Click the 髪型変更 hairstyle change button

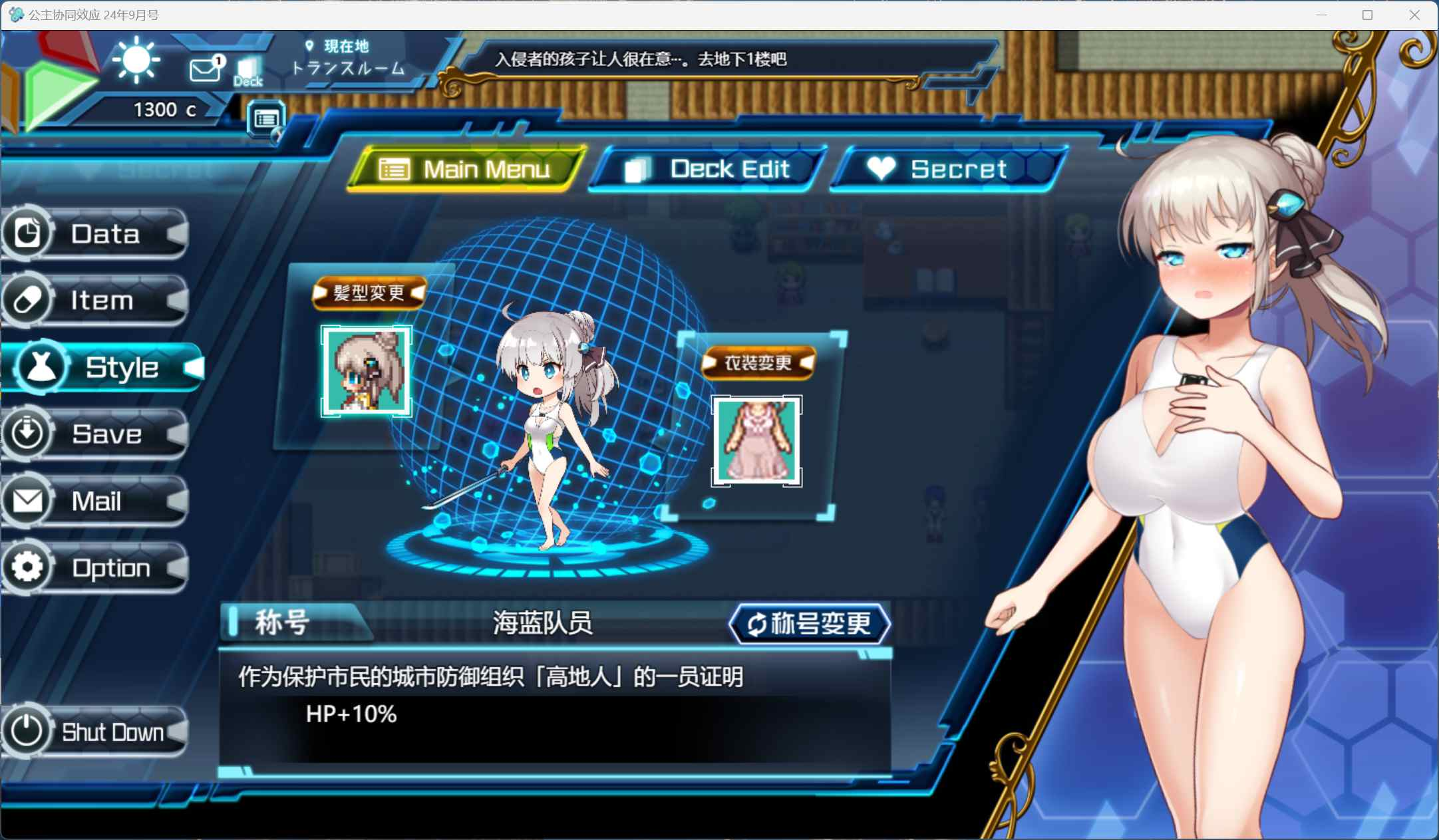[x=370, y=293]
